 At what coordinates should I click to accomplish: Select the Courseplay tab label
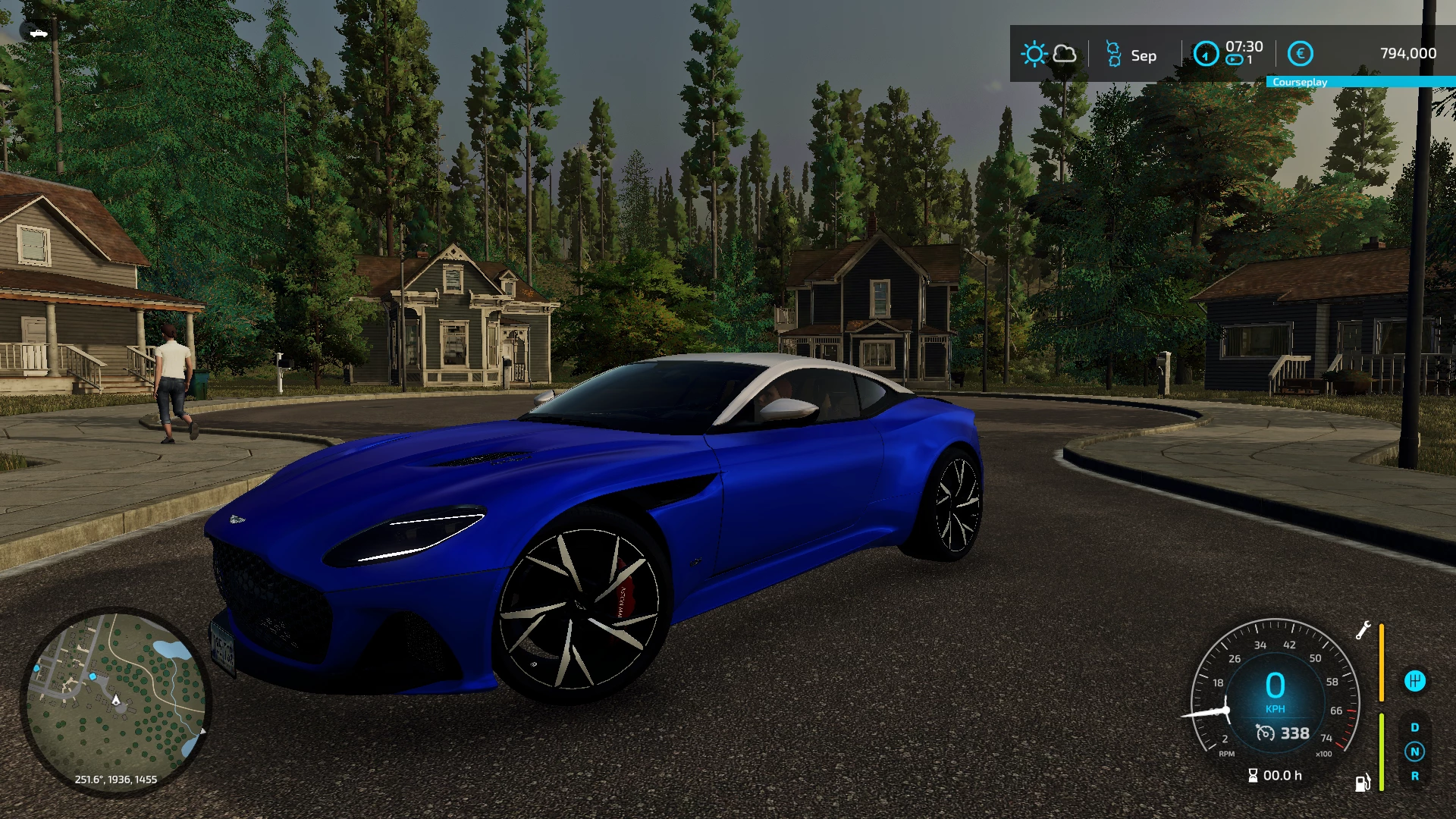(x=1300, y=82)
